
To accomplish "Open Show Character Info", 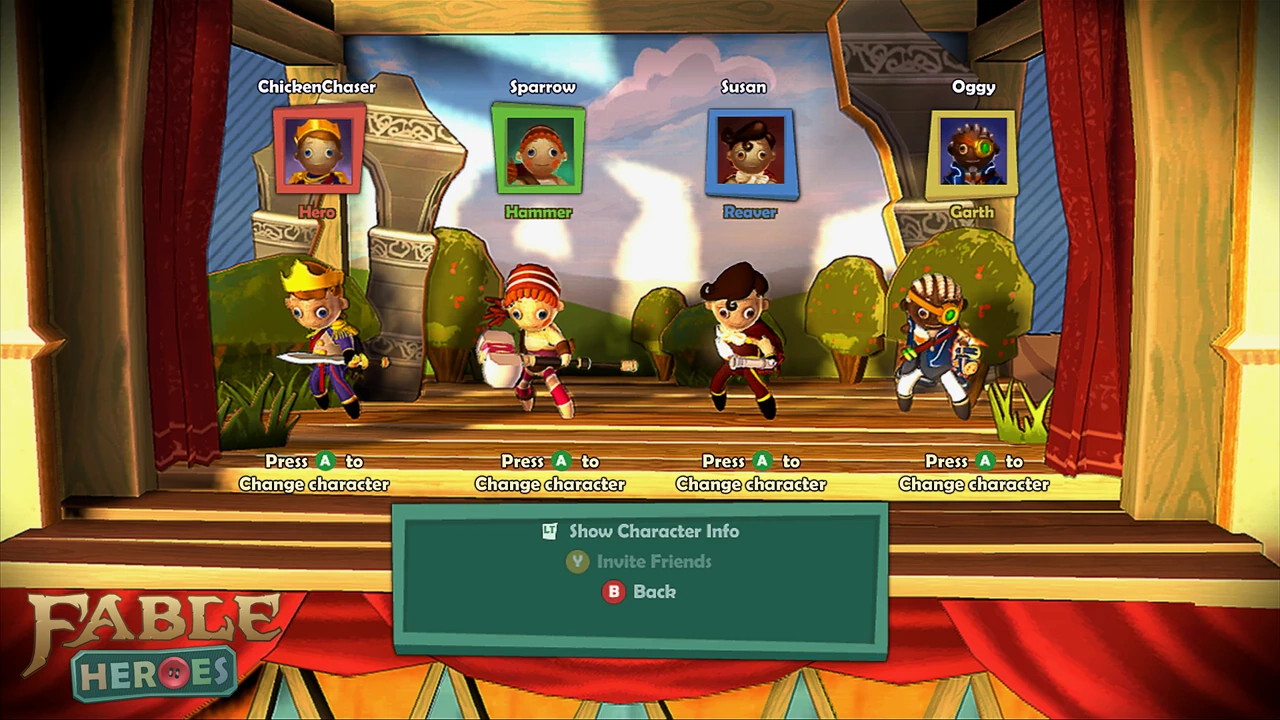I will 653,531.
